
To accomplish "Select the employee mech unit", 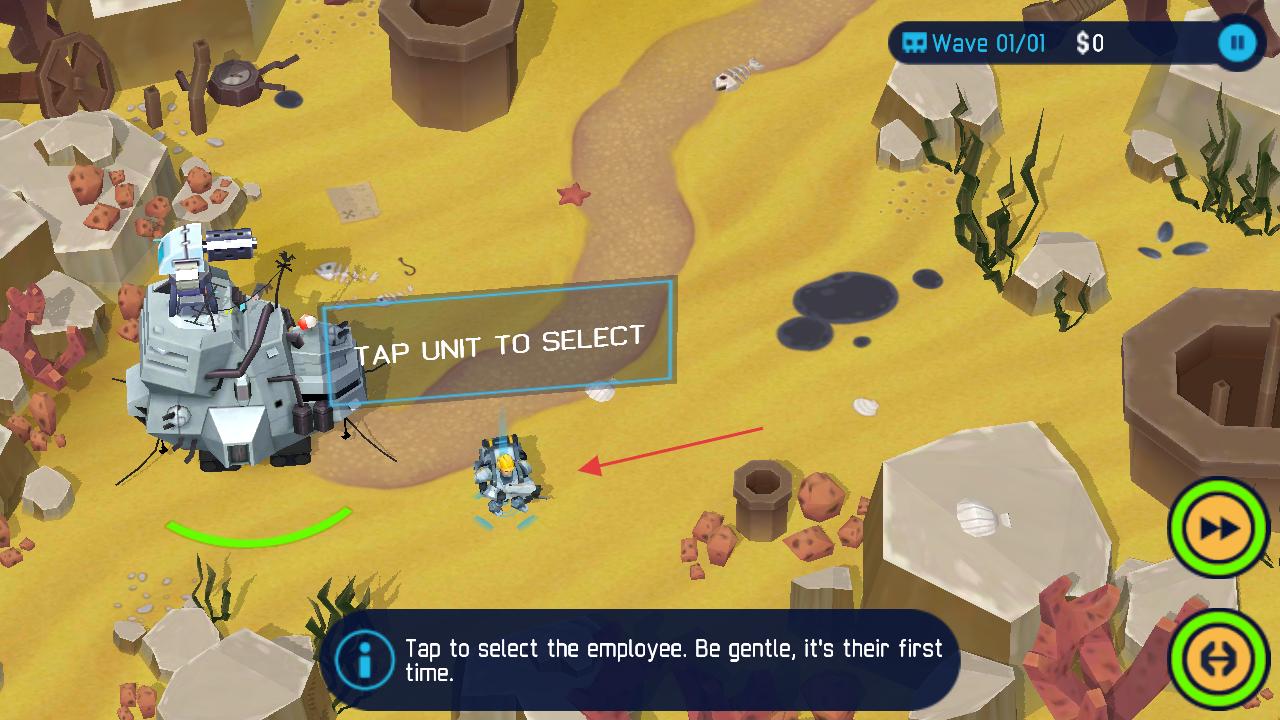I will 504,477.
